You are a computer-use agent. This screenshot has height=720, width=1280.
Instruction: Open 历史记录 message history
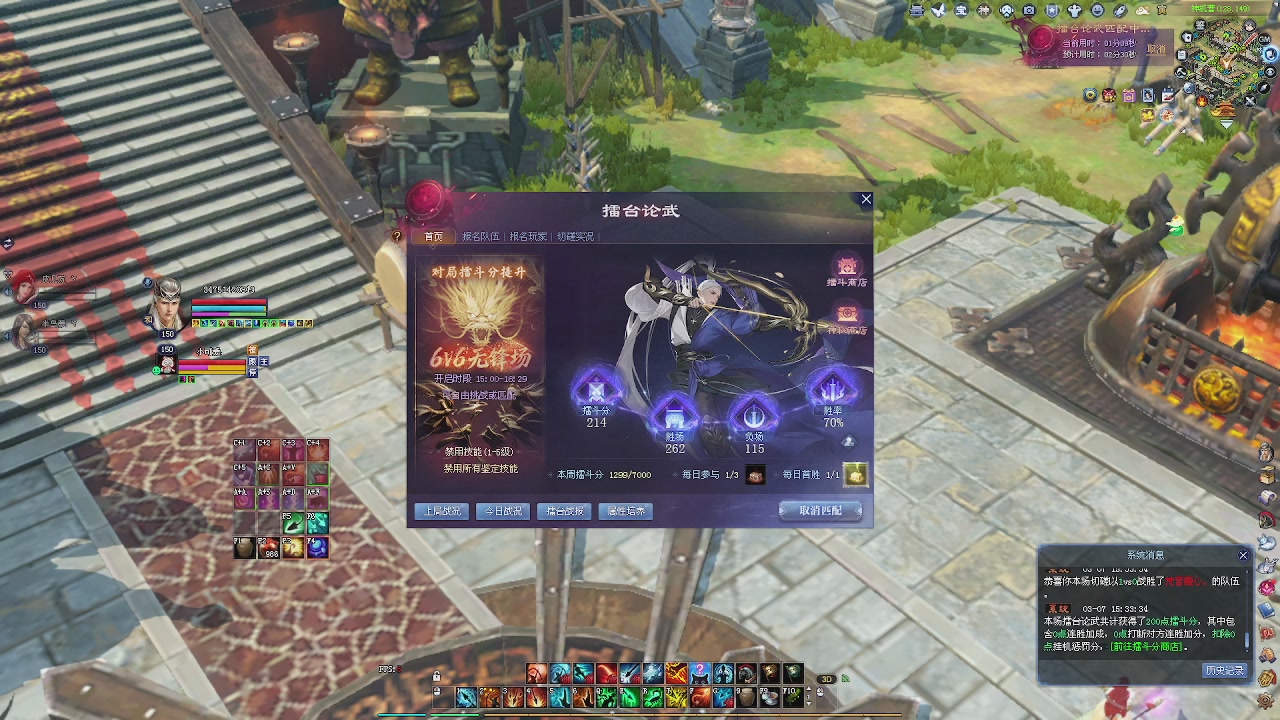click(x=1224, y=670)
